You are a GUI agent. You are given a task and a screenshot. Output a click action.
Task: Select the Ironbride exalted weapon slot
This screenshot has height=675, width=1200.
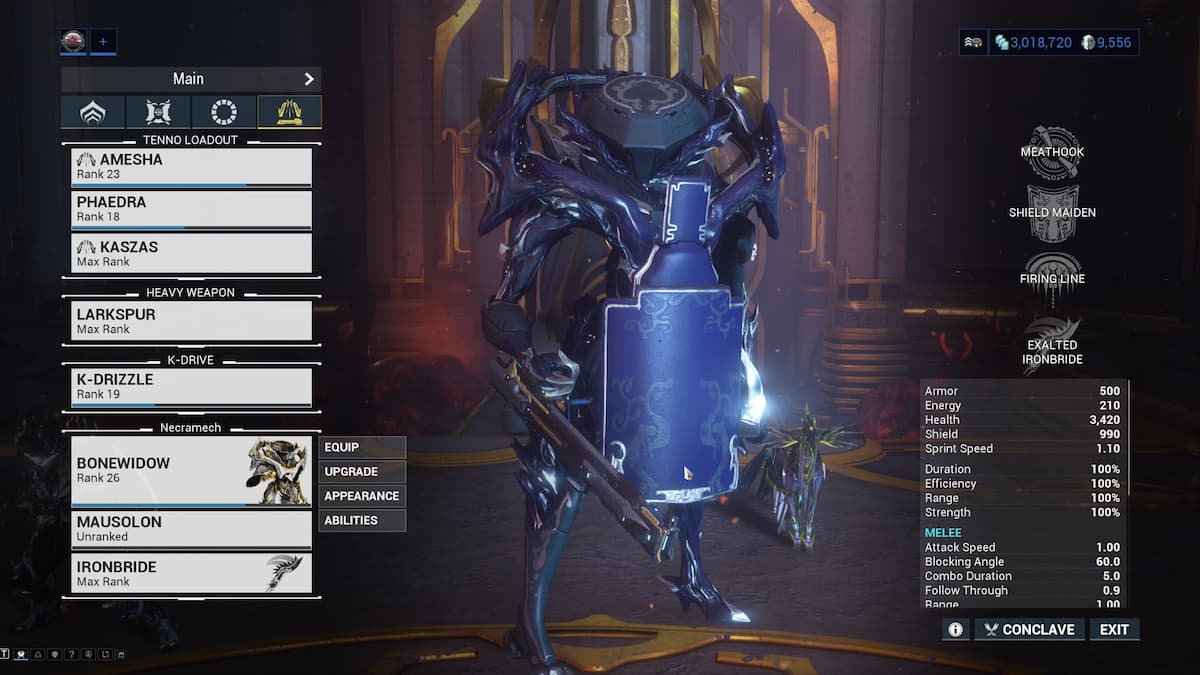(x=191, y=573)
